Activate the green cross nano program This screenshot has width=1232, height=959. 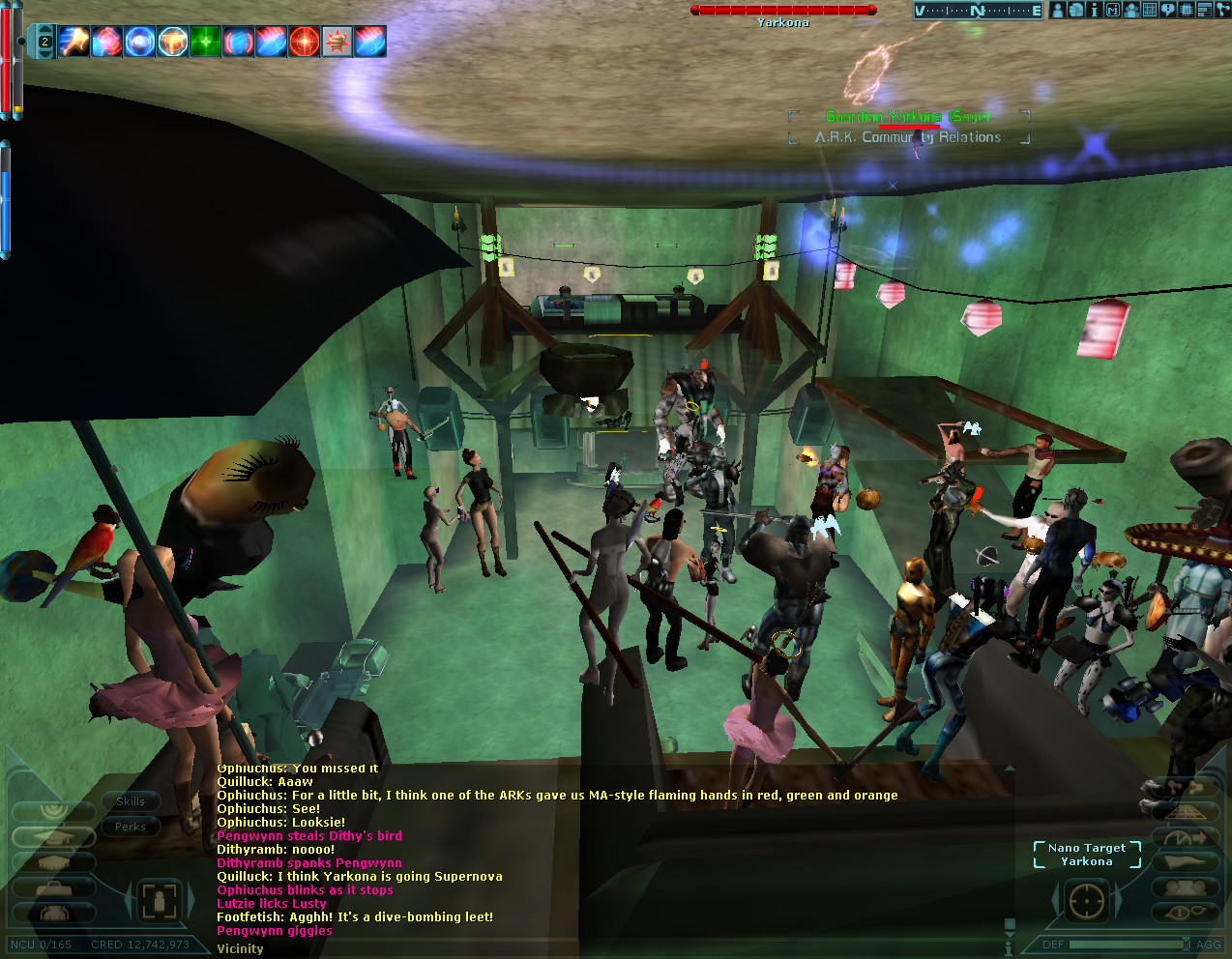click(x=206, y=42)
